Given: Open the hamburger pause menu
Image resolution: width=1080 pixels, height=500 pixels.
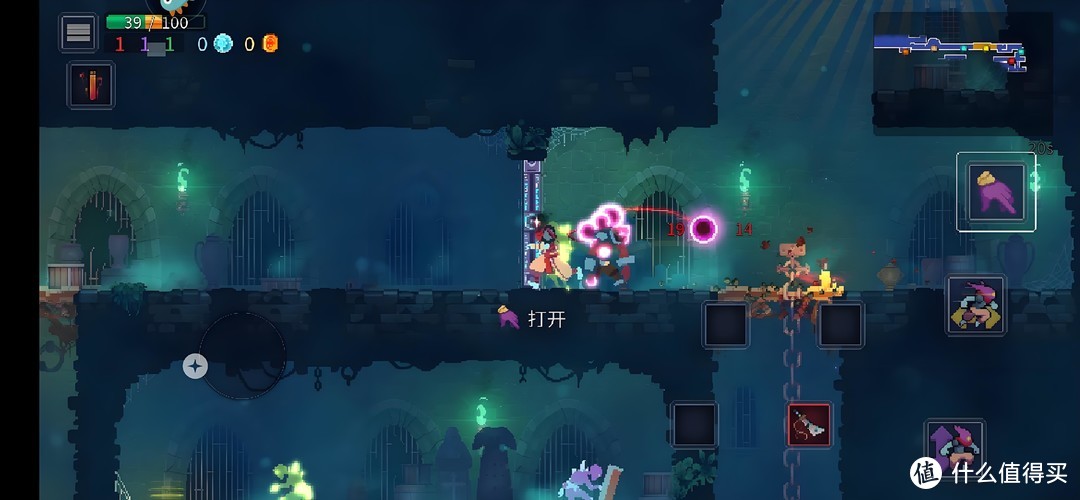Looking at the screenshot, I should [78, 33].
